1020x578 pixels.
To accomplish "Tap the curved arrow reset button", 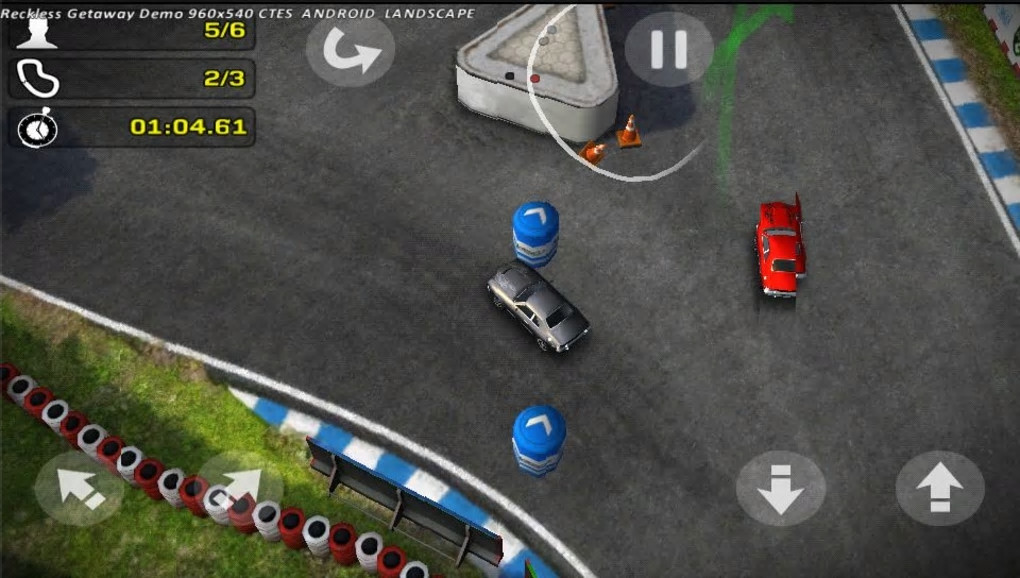I will click(x=350, y=51).
